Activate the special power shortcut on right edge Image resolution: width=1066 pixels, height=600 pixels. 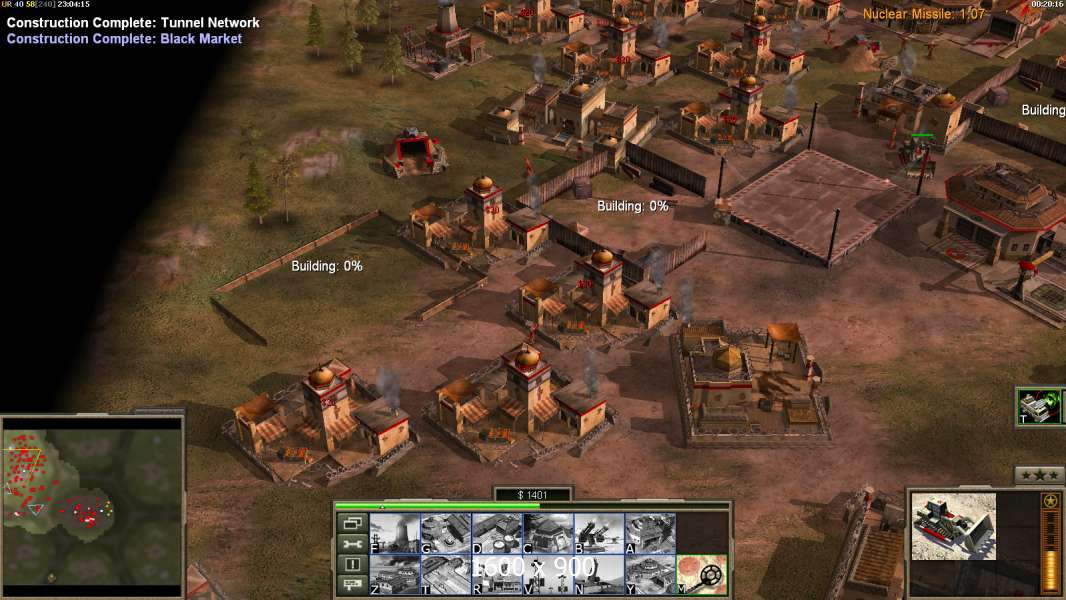1039,407
